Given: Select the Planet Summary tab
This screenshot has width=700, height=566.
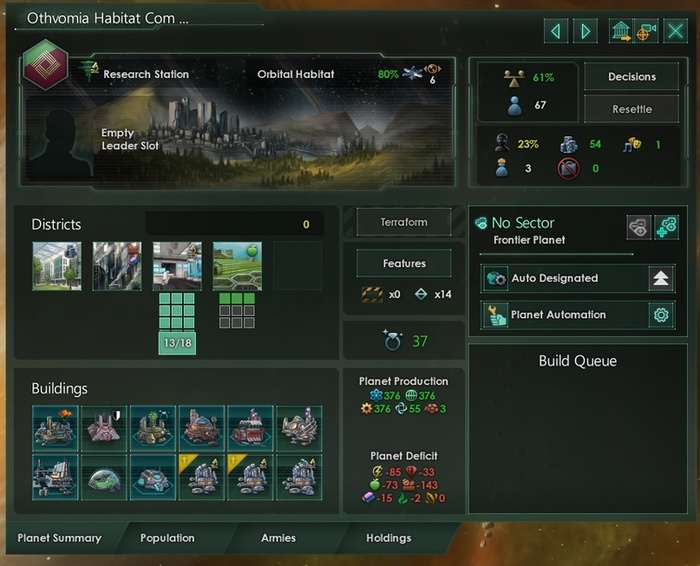Looking at the screenshot, I should tap(59, 538).
